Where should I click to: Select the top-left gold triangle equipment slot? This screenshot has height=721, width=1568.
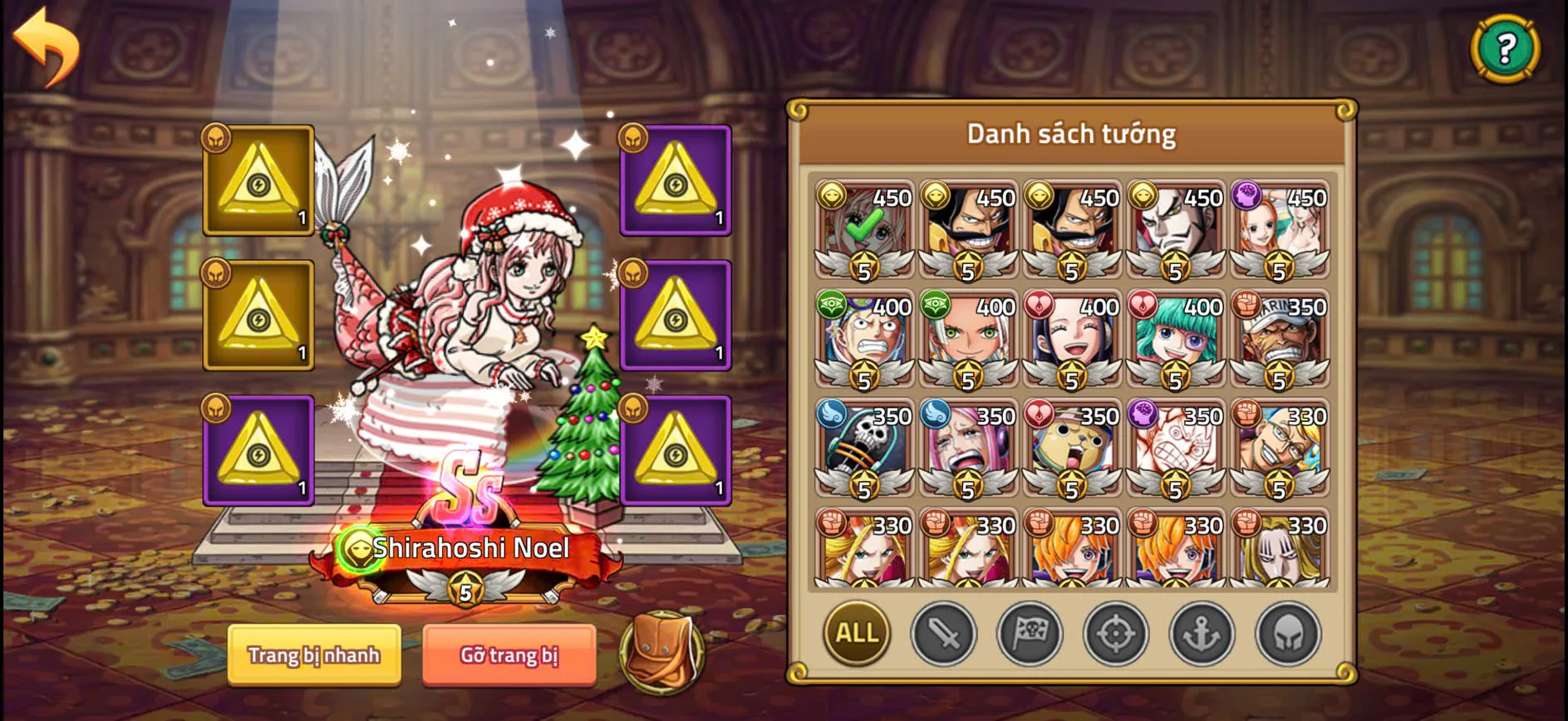(x=258, y=182)
